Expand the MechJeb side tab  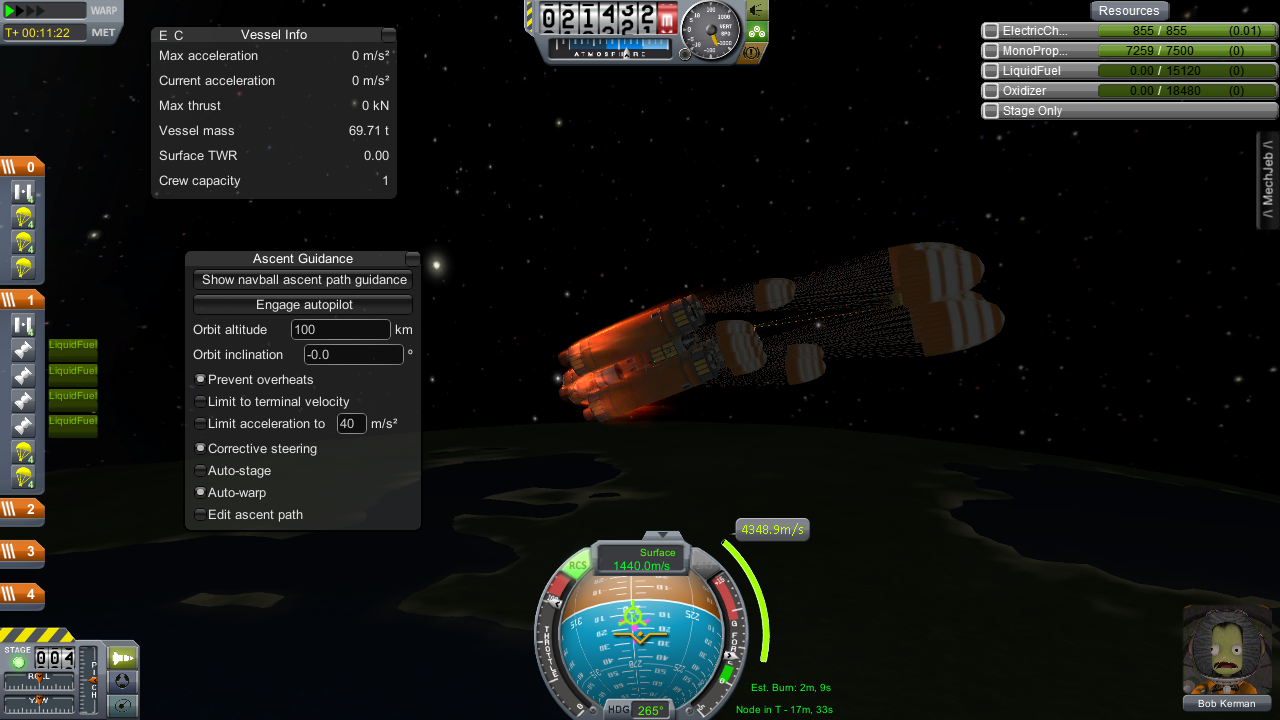point(1268,180)
